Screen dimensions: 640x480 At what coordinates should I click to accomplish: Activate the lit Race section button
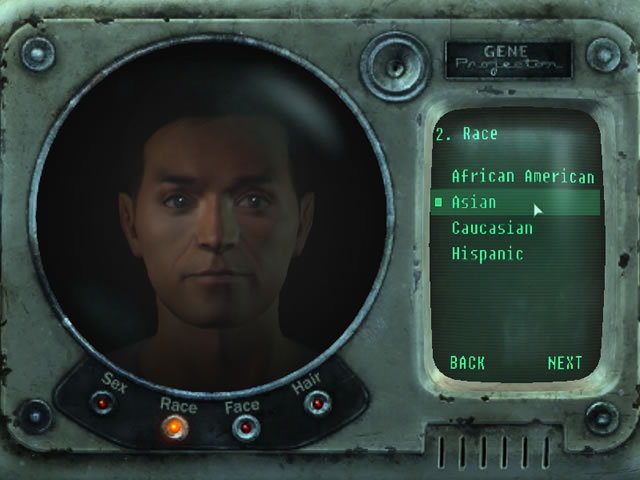(174, 428)
